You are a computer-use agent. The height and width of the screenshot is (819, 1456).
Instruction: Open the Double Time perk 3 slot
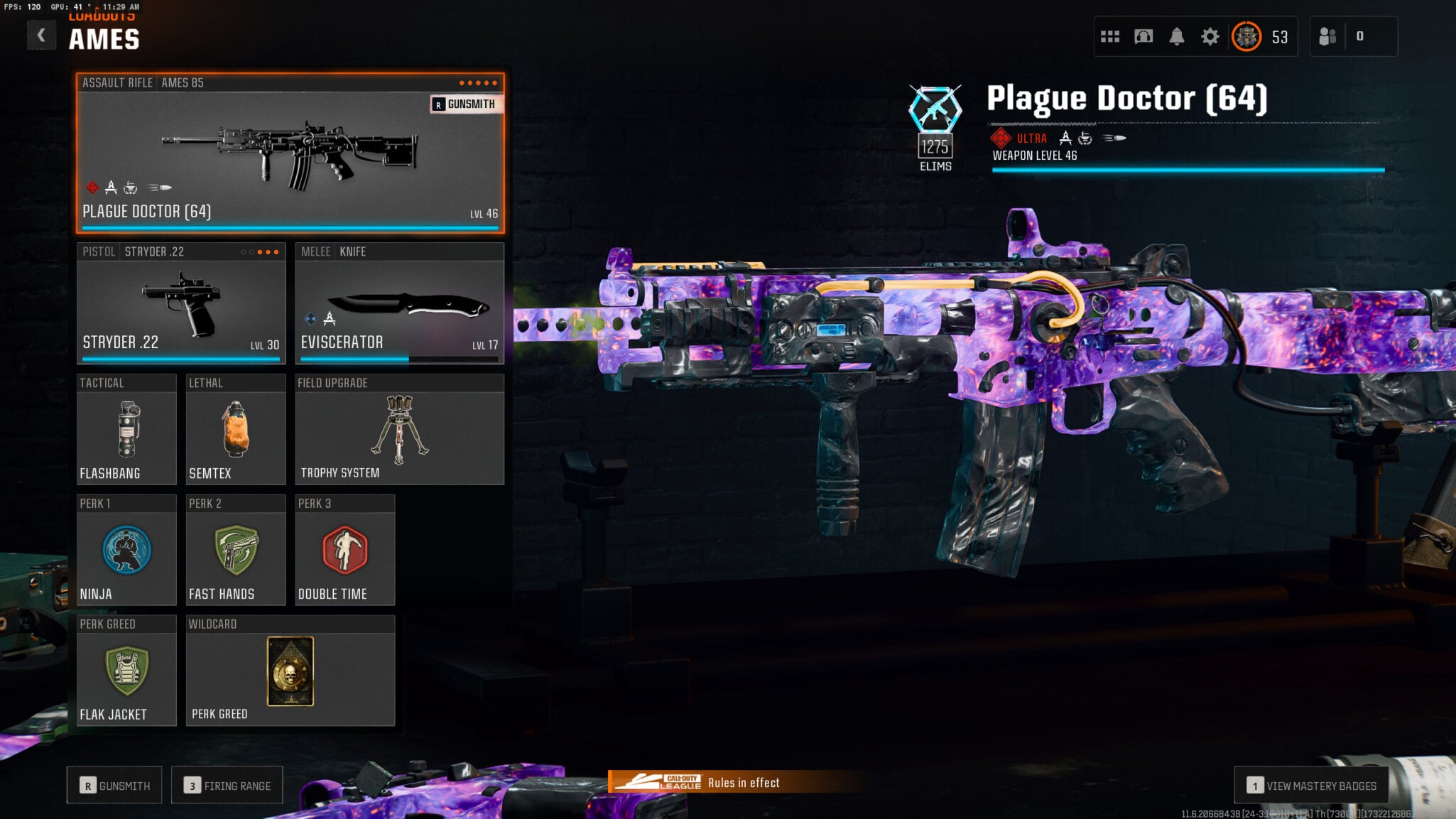(344, 550)
